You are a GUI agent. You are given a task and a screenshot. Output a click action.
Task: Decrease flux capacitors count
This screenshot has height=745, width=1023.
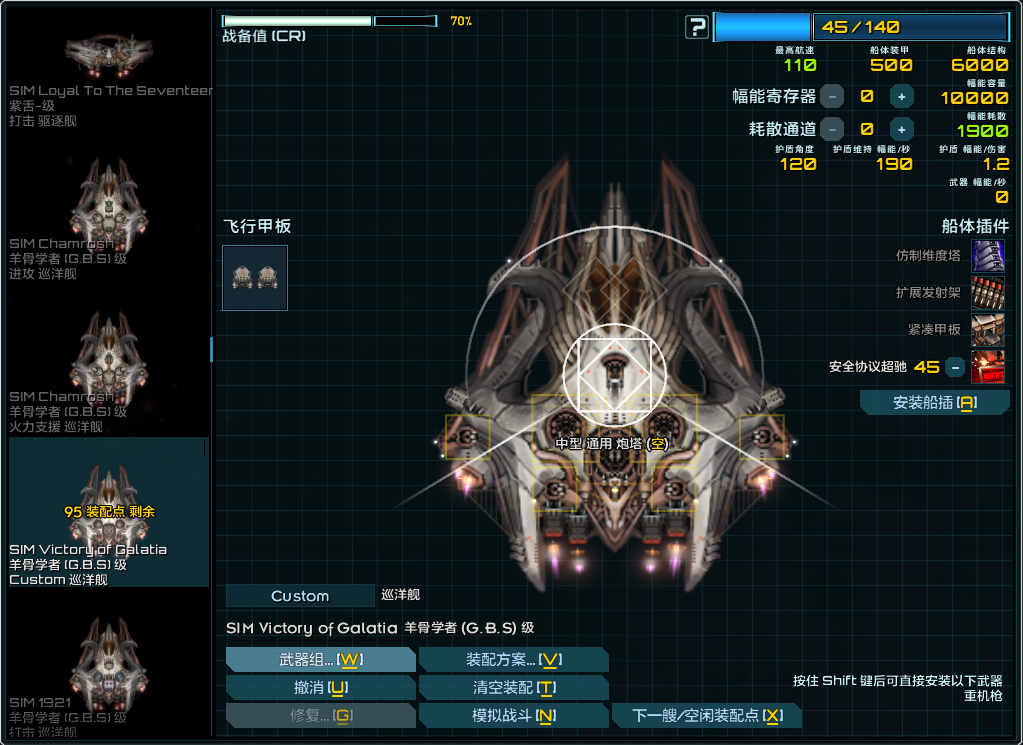point(833,97)
